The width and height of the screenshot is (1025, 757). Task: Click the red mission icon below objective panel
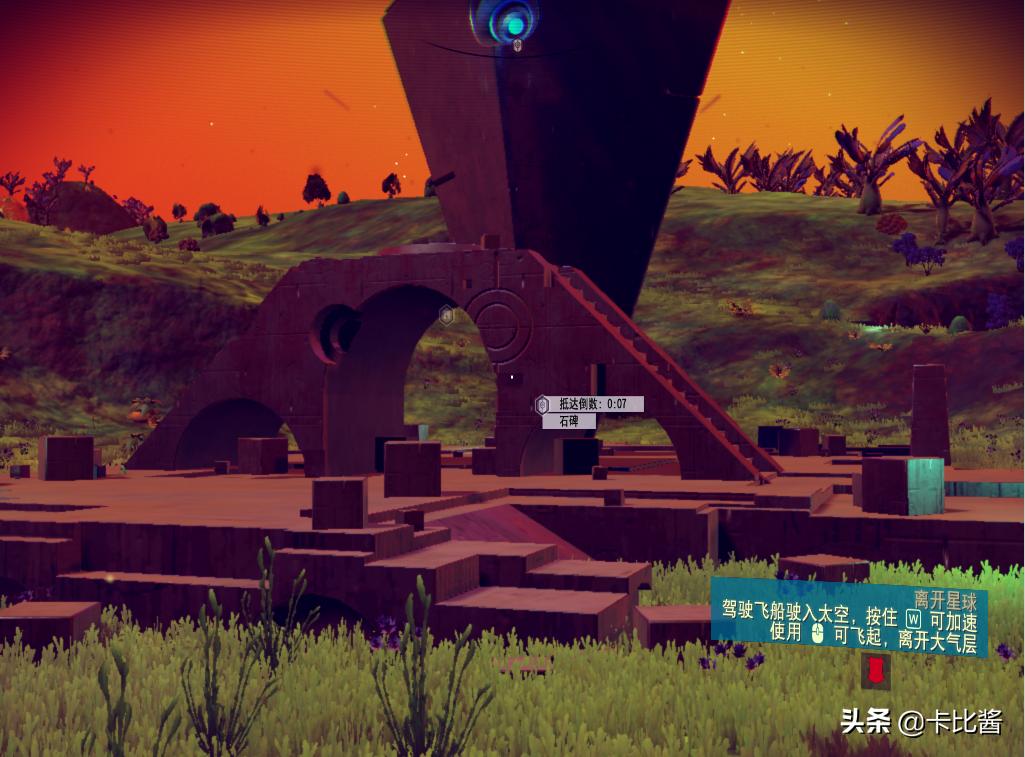pos(876,671)
